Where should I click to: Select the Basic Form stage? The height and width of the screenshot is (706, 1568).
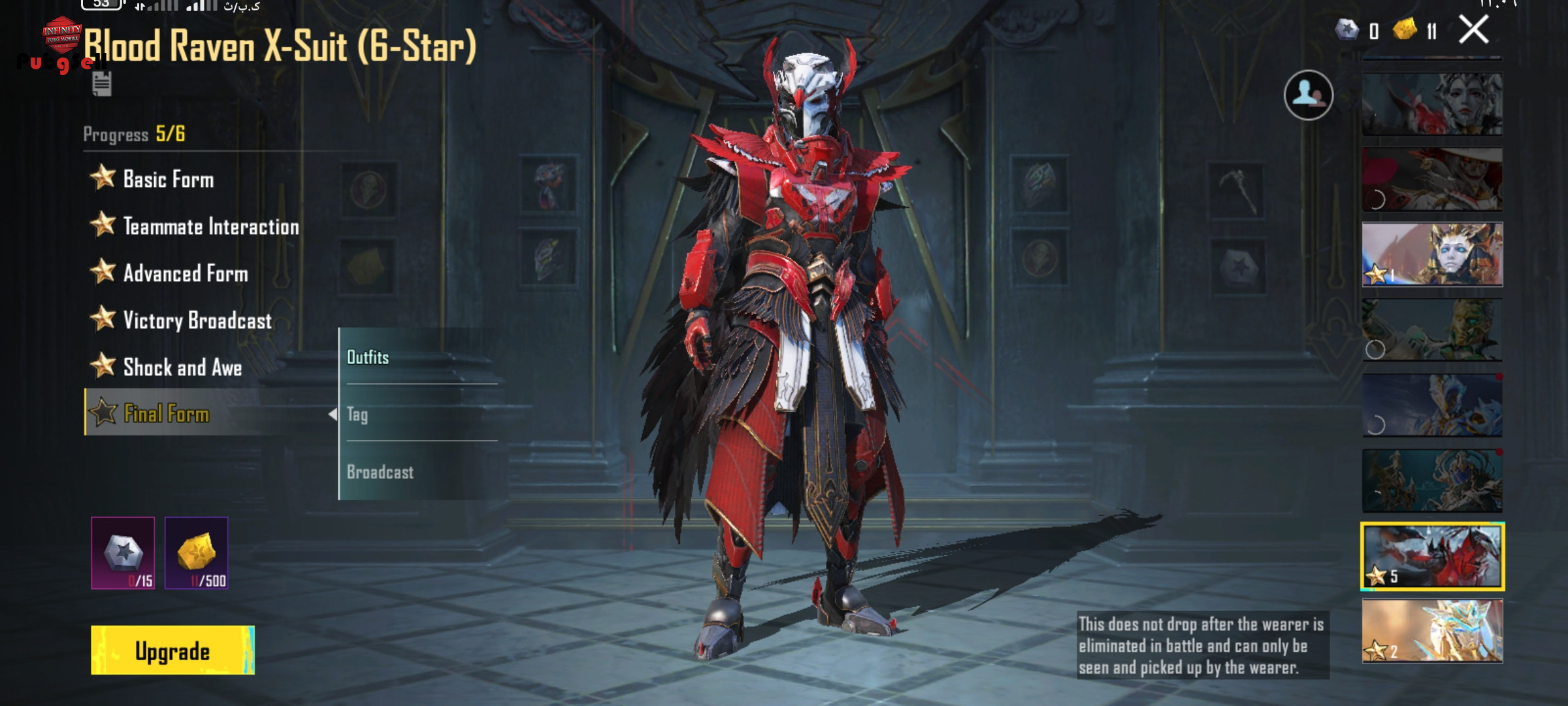[168, 179]
